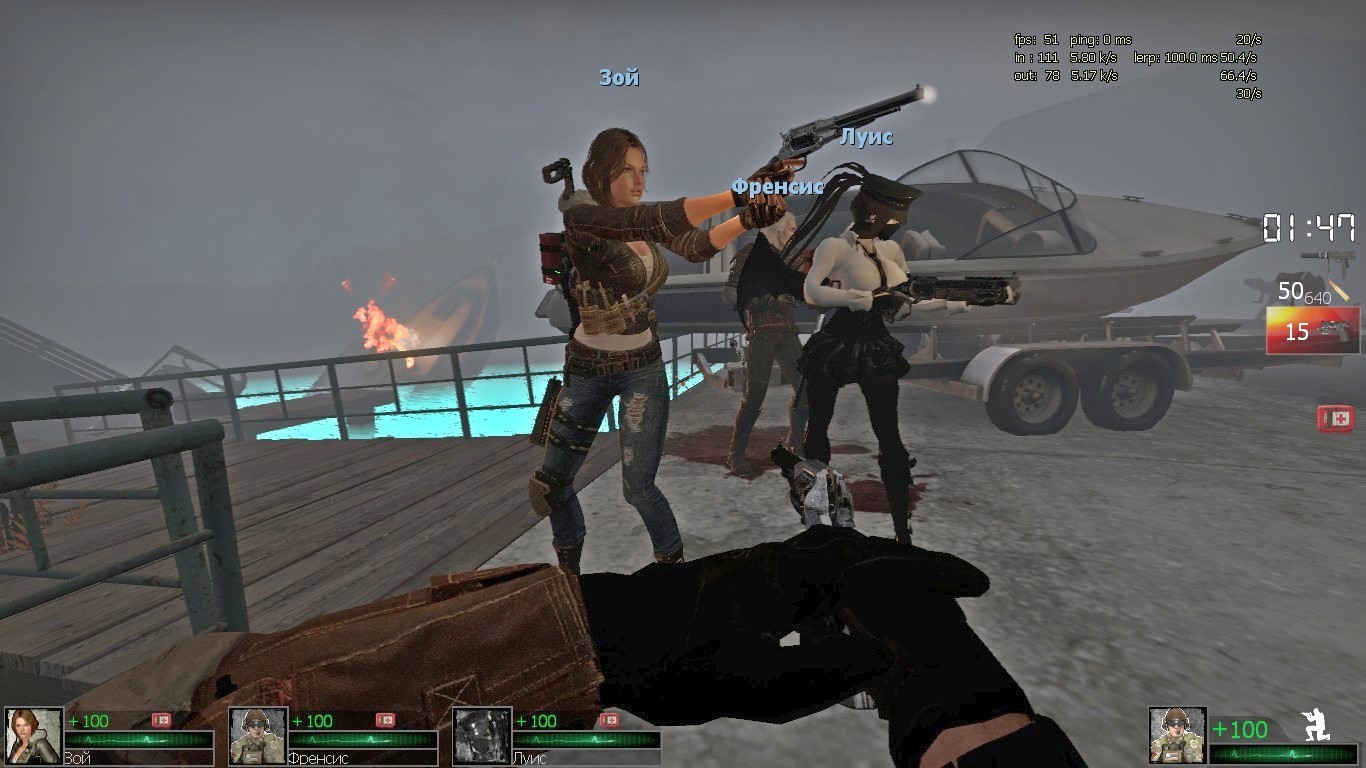The image size is (1366, 768).
Task: Choose the first aid kit inventory slot
Action: [x=1335, y=418]
